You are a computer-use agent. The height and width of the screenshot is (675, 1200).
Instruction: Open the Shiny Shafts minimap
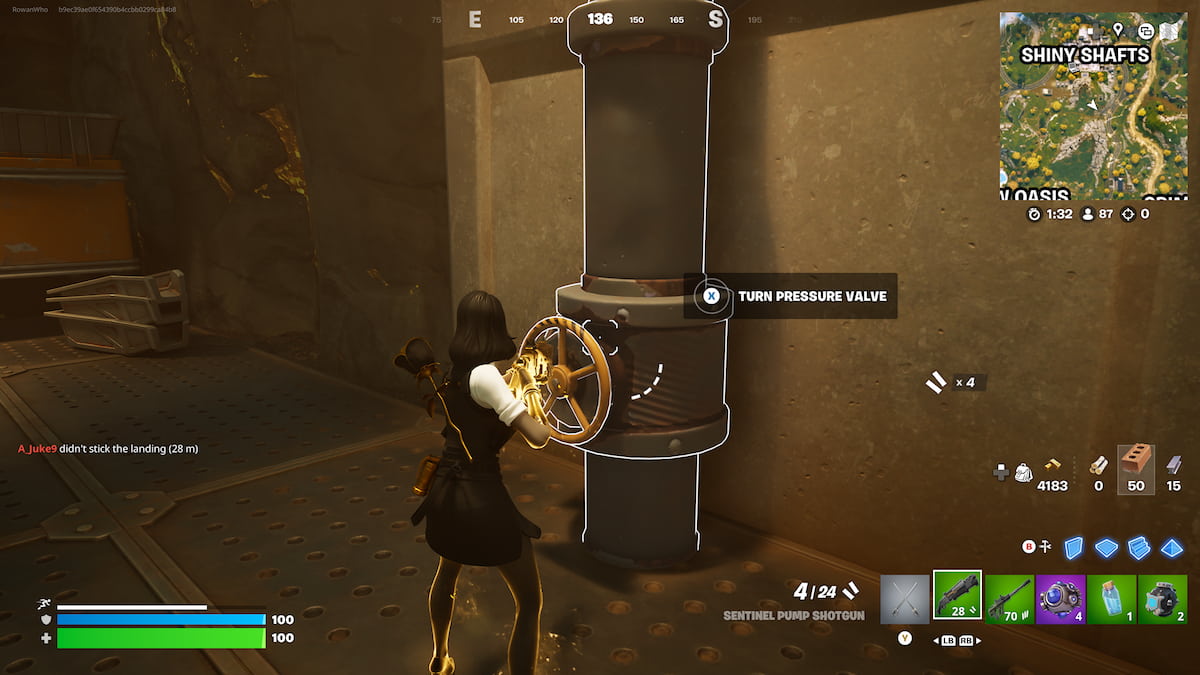pyautogui.click(x=1085, y=105)
